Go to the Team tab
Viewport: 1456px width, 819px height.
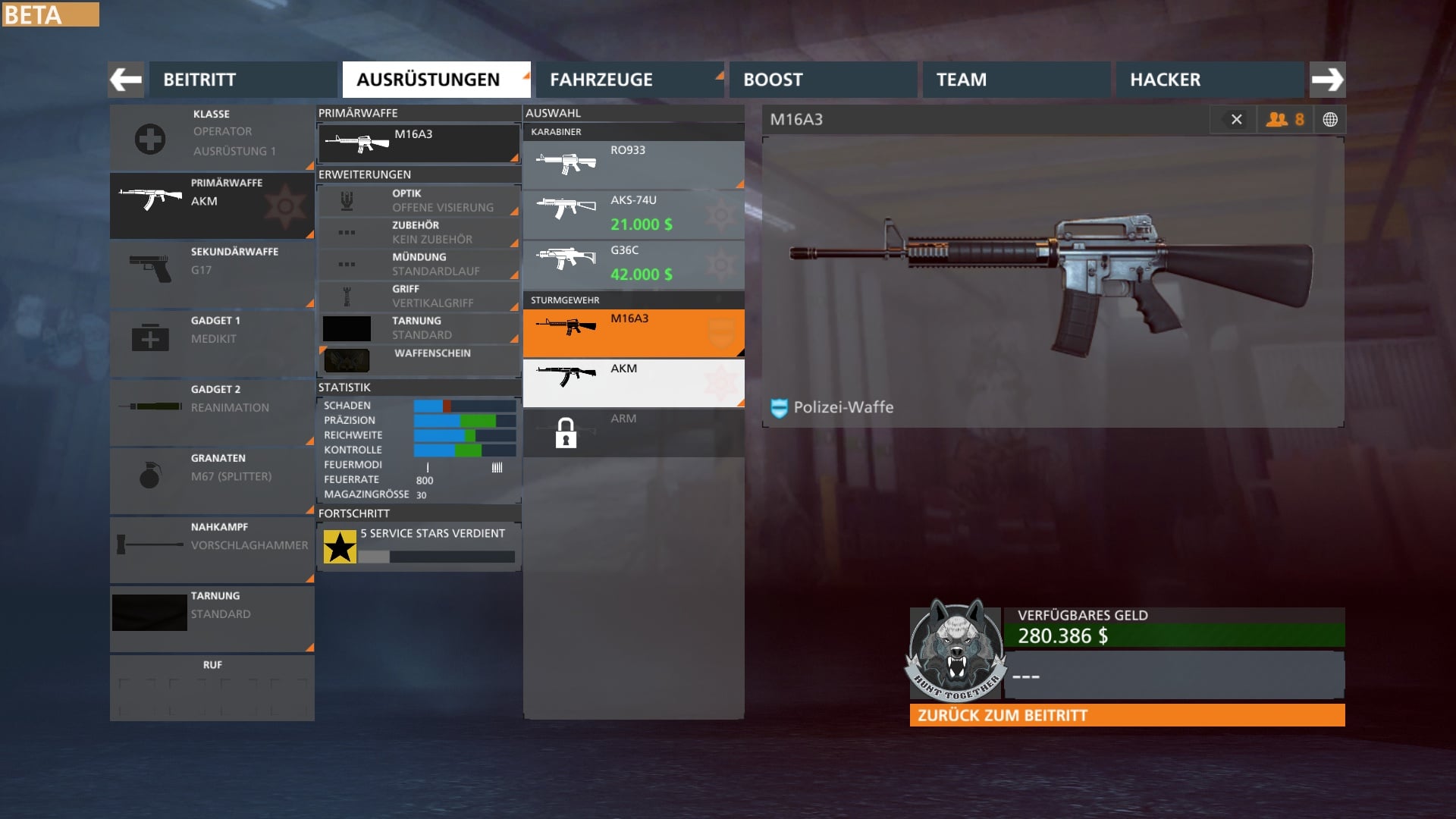[1016, 80]
